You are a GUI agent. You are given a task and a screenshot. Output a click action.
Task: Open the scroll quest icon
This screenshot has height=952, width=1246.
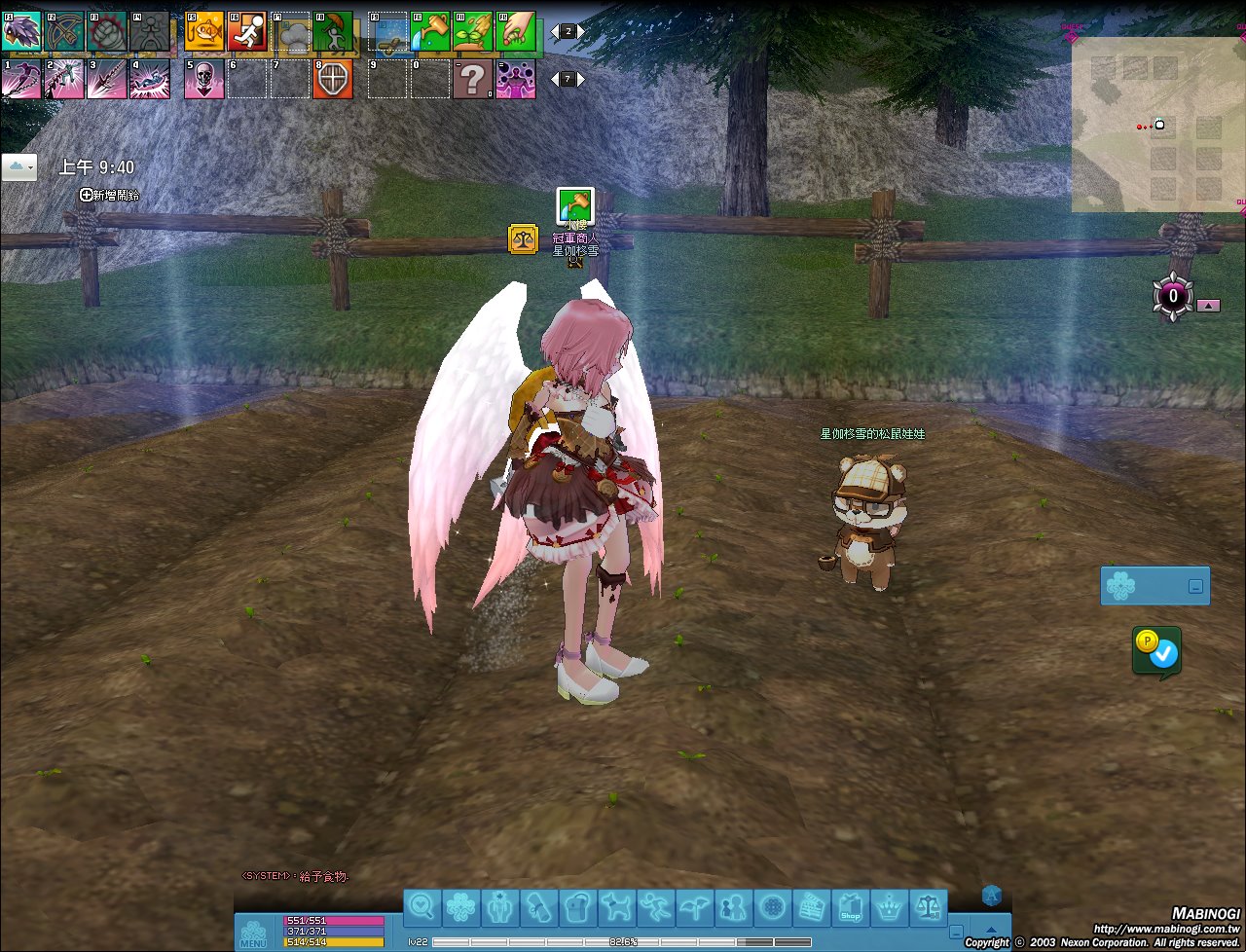(x=538, y=908)
